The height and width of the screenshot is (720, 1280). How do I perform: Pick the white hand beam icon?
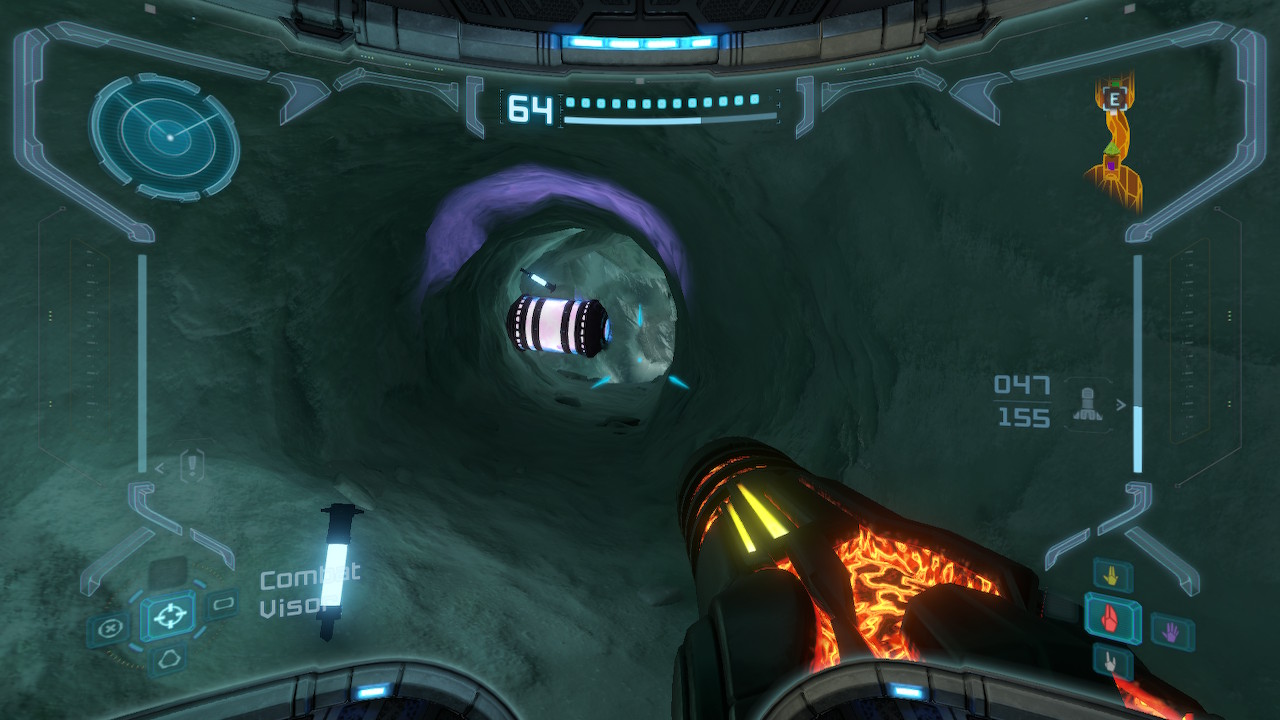(x=1111, y=661)
